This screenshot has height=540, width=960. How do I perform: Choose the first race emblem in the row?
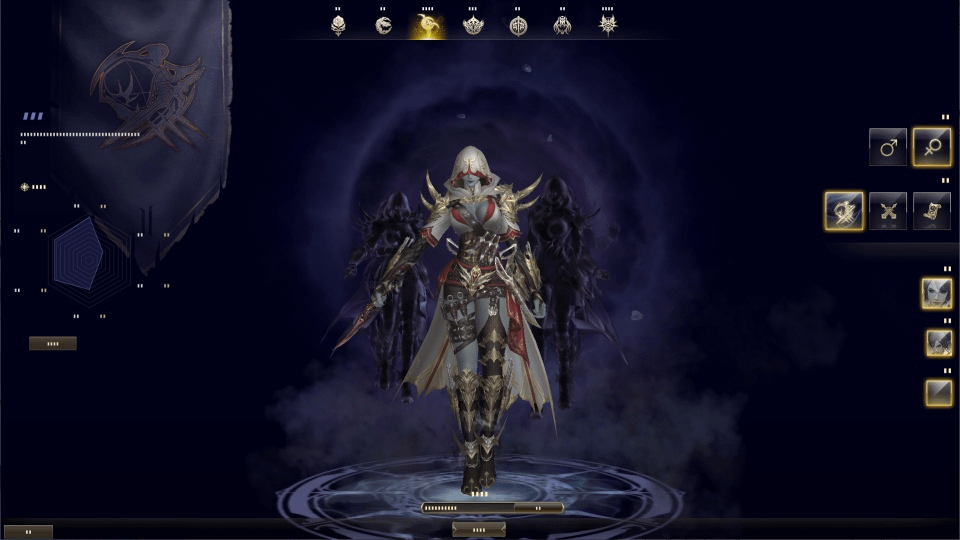[339, 25]
